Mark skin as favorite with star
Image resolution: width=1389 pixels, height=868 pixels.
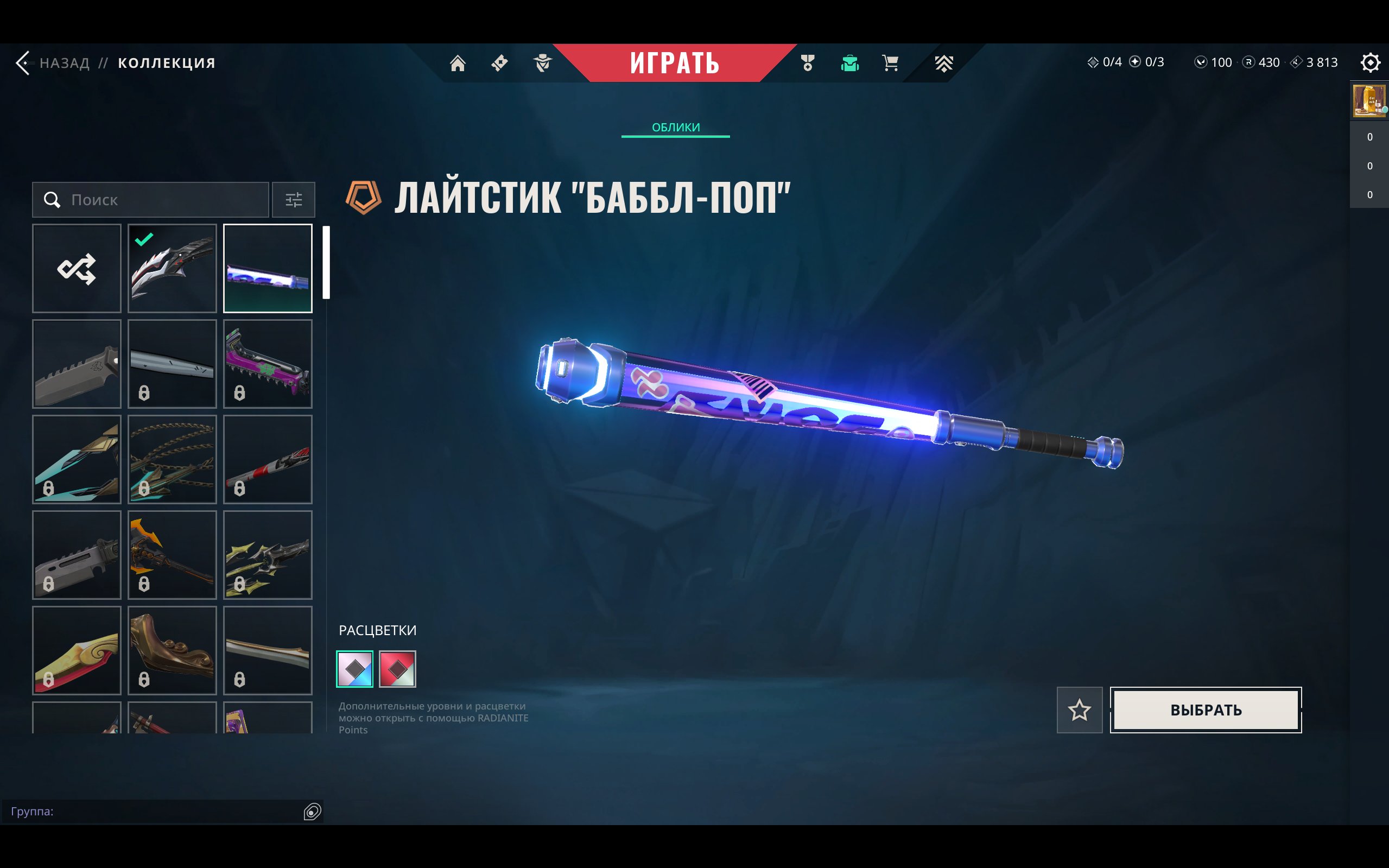point(1079,710)
